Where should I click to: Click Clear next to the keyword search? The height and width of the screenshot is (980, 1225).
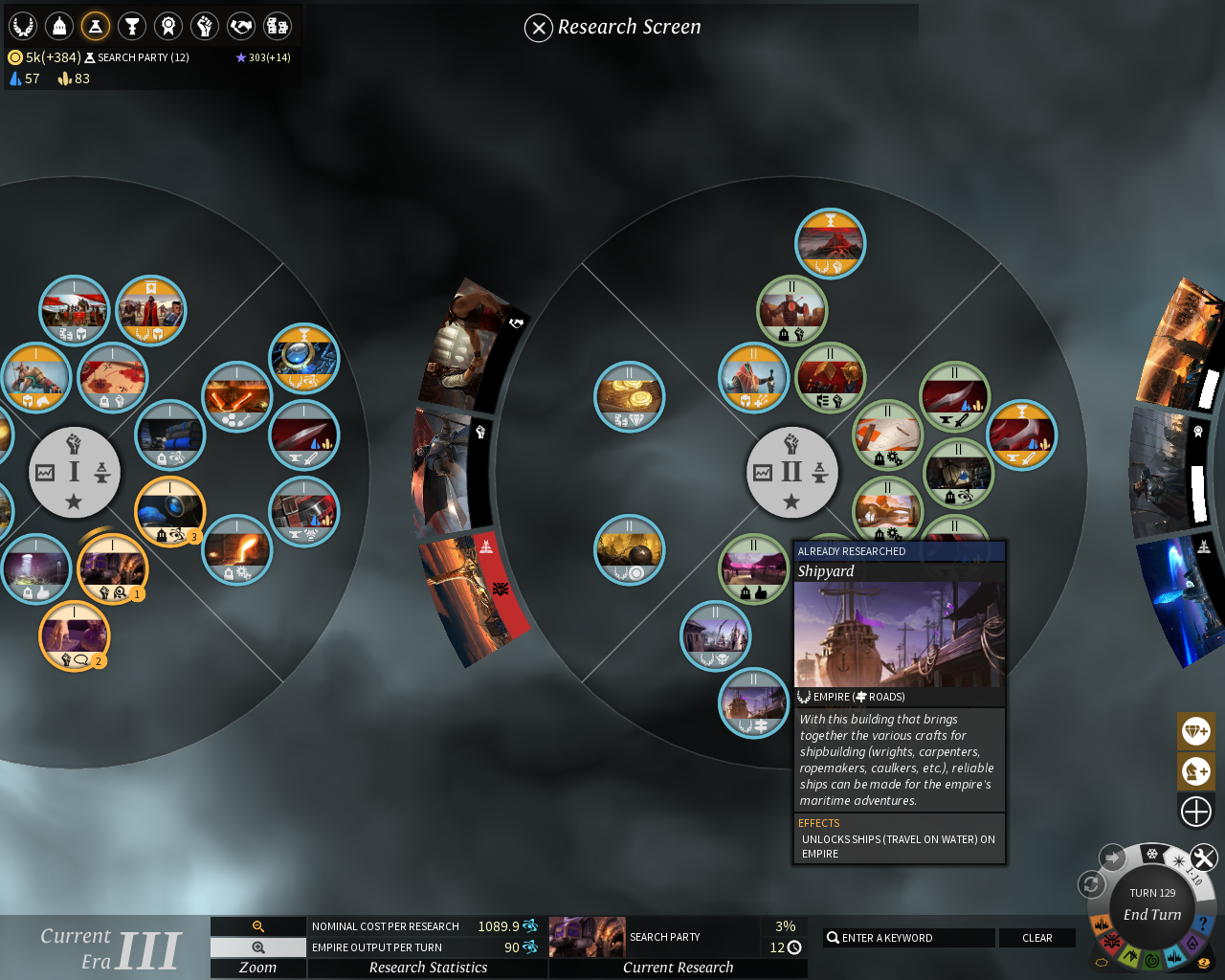pos(1037,937)
